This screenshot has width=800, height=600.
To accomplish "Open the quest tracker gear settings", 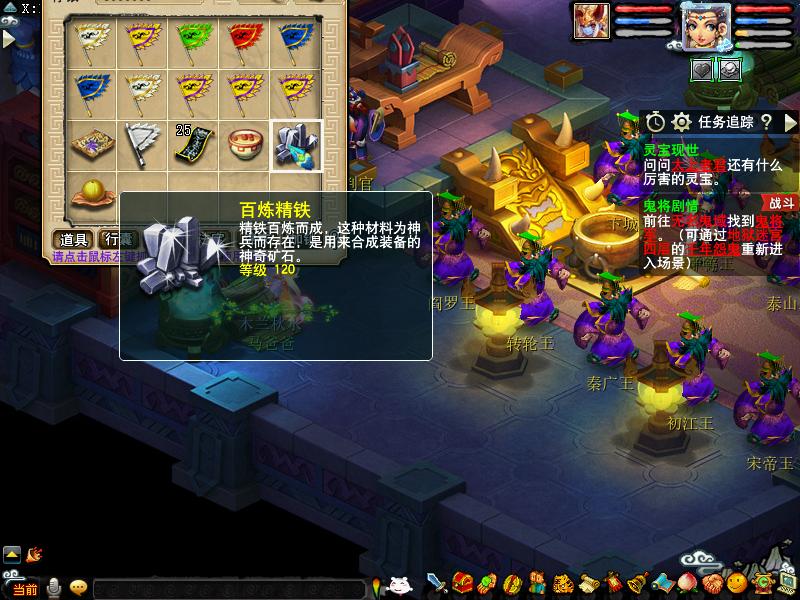I will [x=681, y=122].
